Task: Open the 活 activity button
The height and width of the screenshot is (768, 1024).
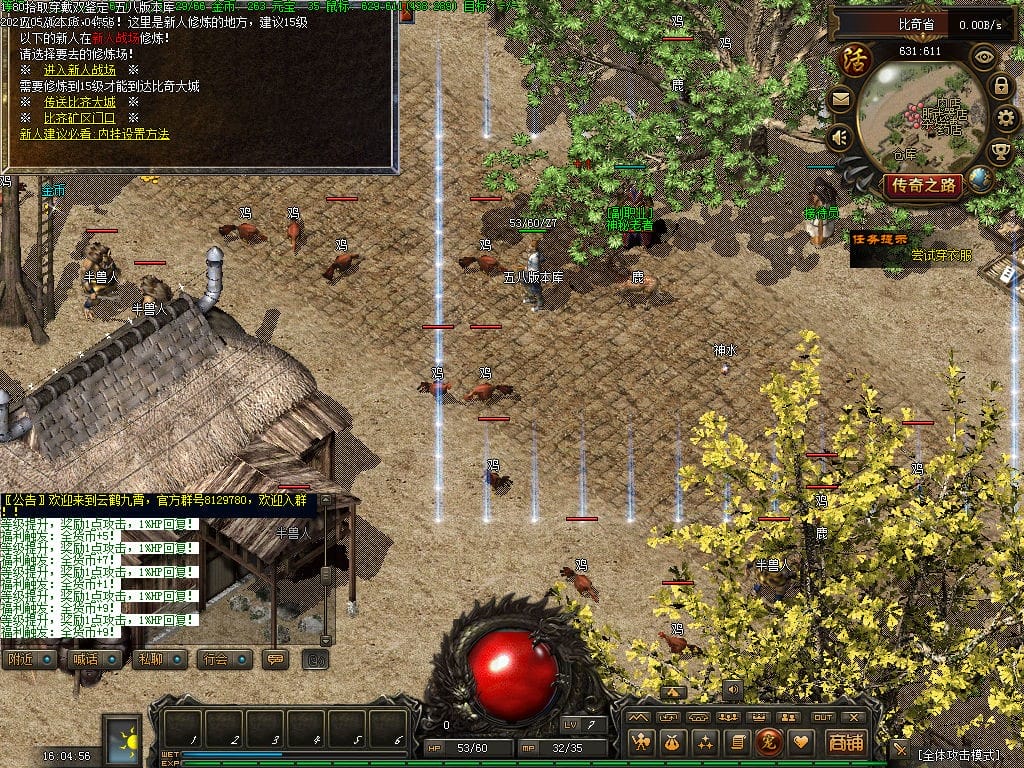Action: (x=856, y=57)
